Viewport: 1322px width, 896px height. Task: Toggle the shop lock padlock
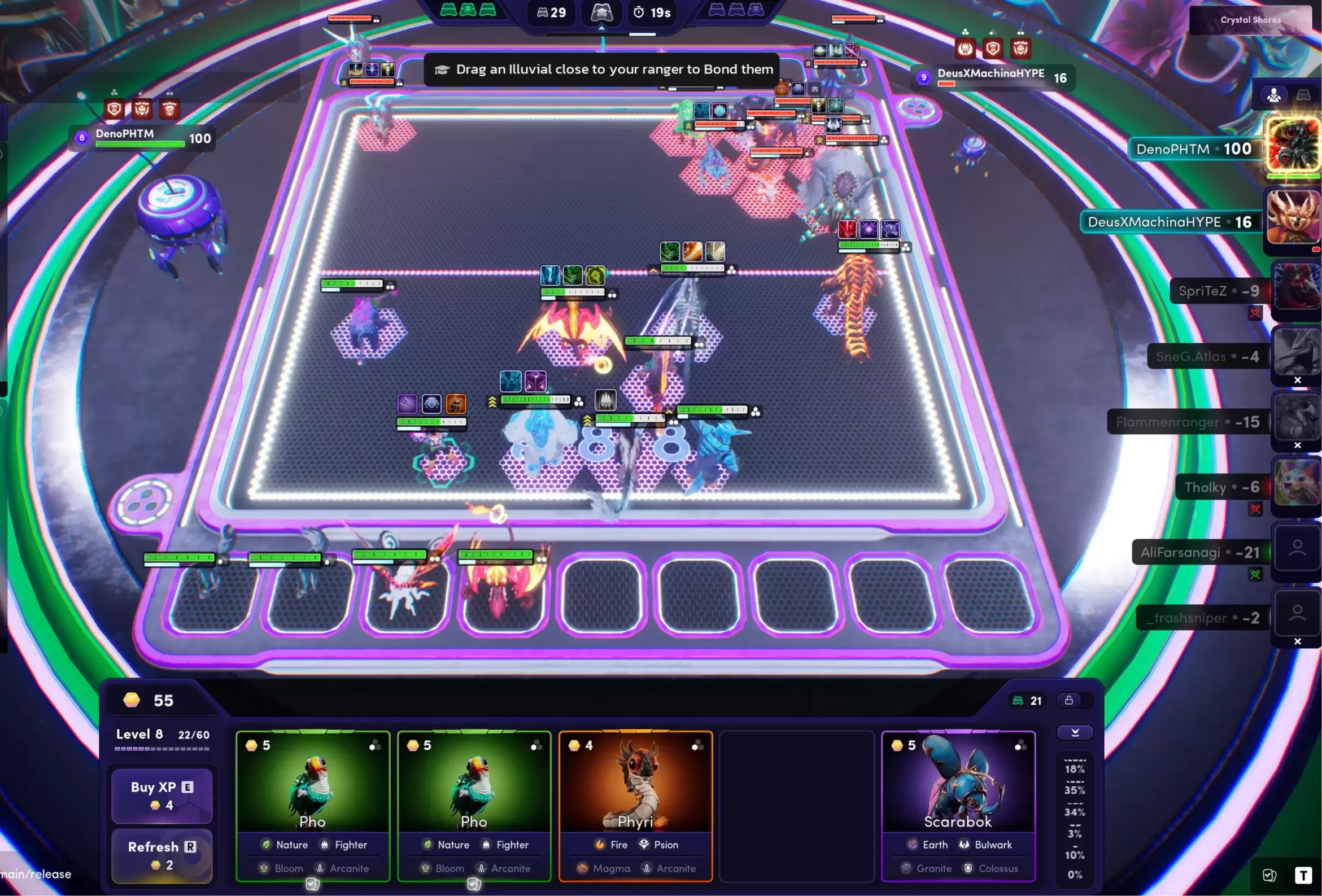click(x=1069, y=700)
